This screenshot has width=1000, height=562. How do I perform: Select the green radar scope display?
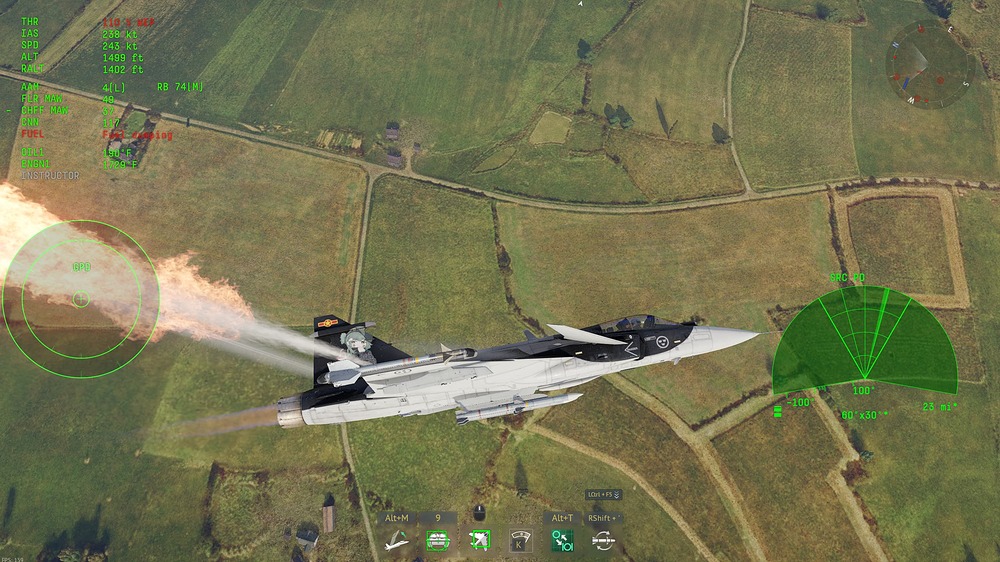coord(865,343)
